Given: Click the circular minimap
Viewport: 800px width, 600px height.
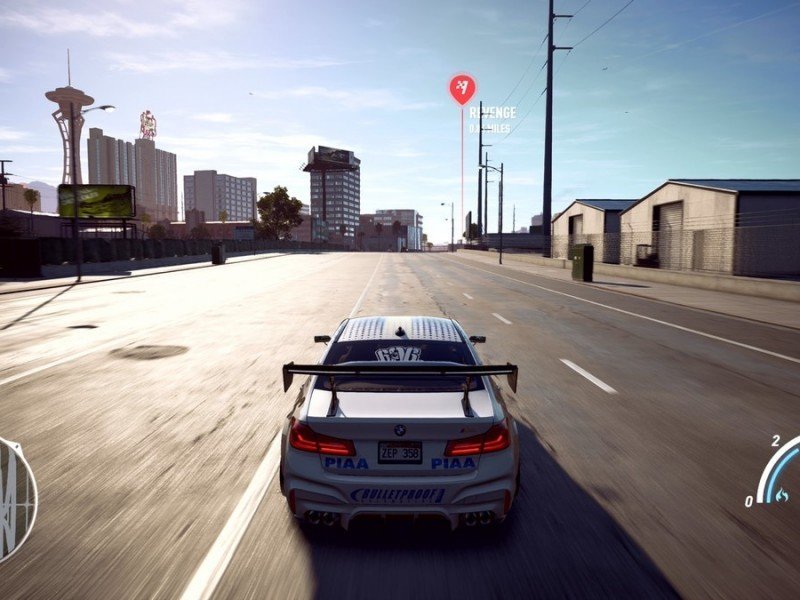Looking at the screenshot, I should (15, 498).
